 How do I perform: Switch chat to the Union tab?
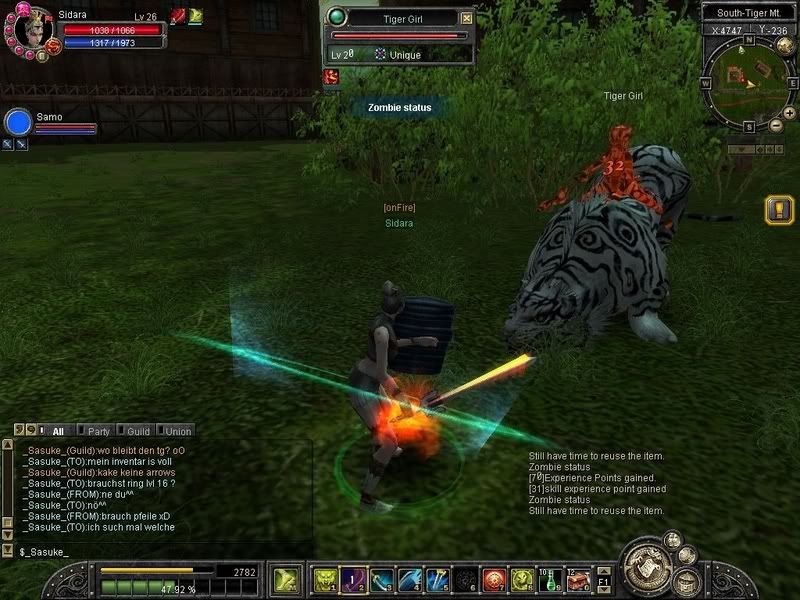pos(178,431)
